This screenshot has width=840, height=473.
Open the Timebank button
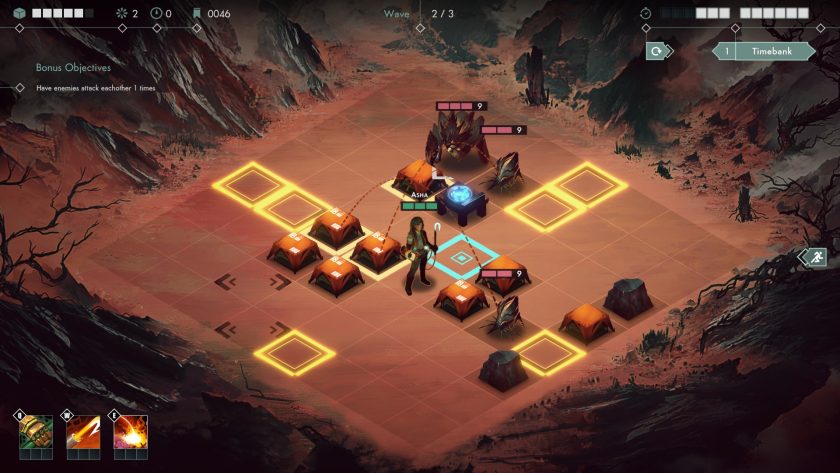(763, 51)
